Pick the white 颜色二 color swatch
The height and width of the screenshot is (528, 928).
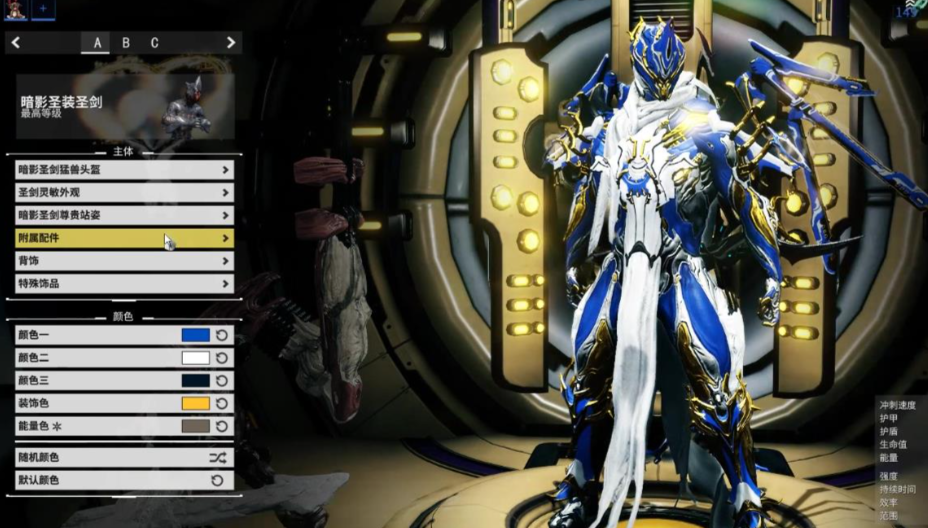(195, 358)
